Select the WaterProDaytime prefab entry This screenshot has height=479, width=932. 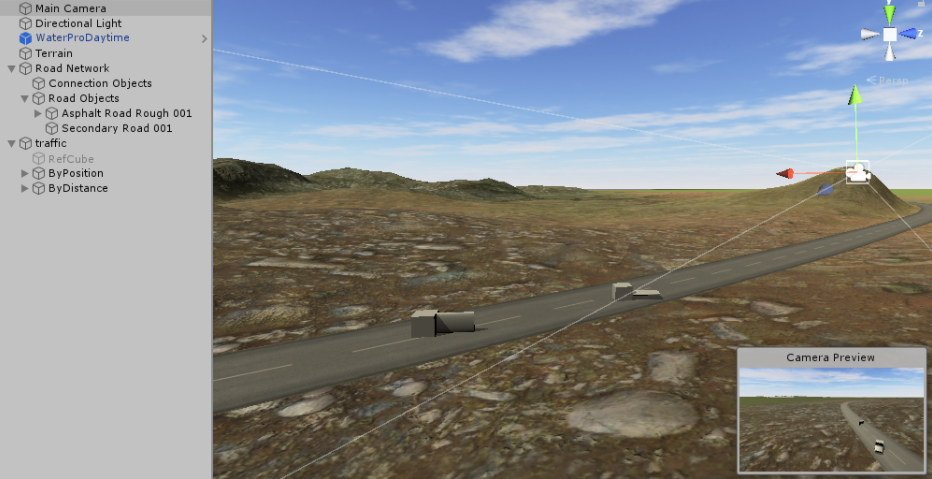(82, 38)
